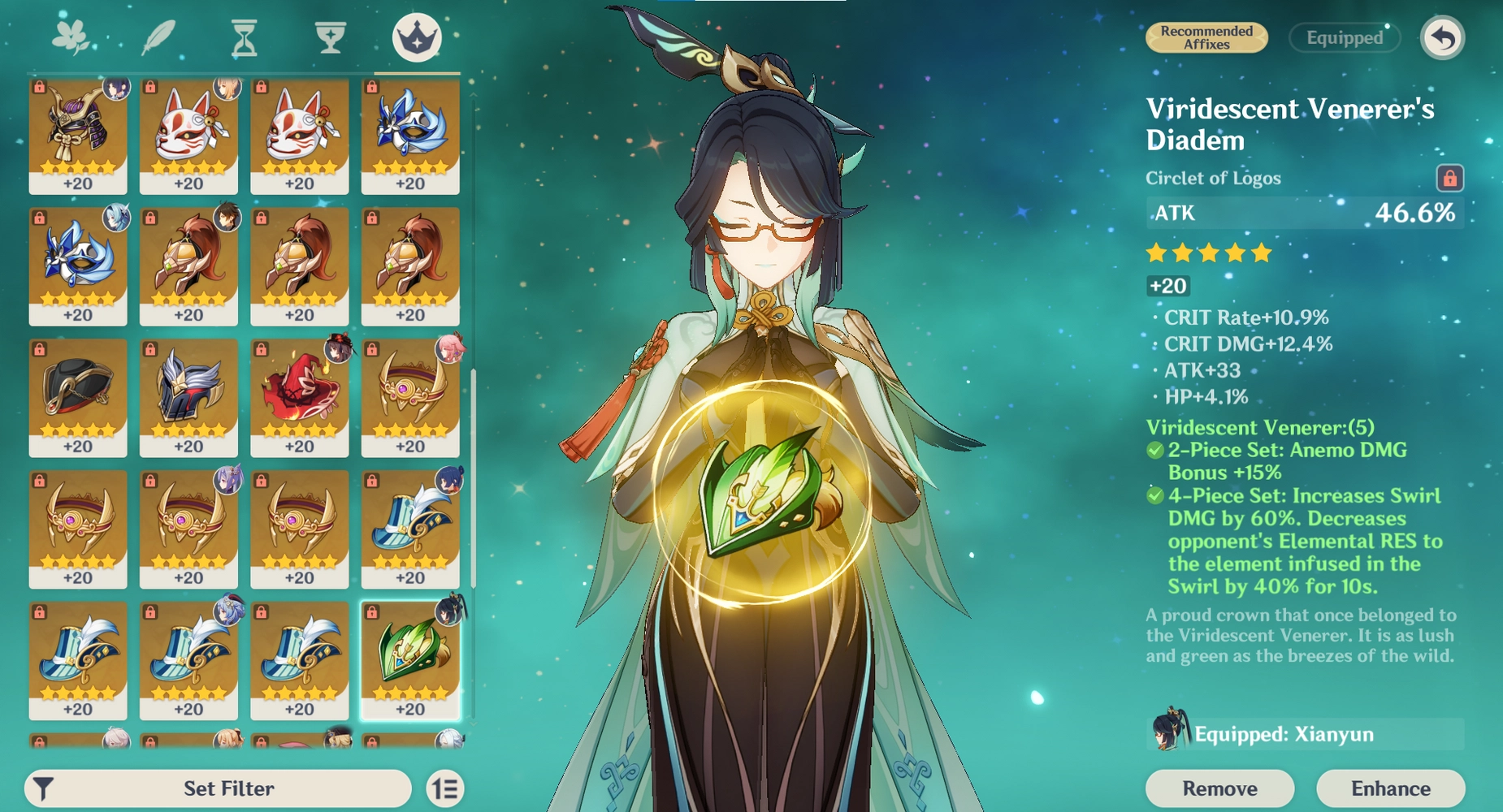
Task: Switch to the Equipped tab
Action: coord(1344,37)
